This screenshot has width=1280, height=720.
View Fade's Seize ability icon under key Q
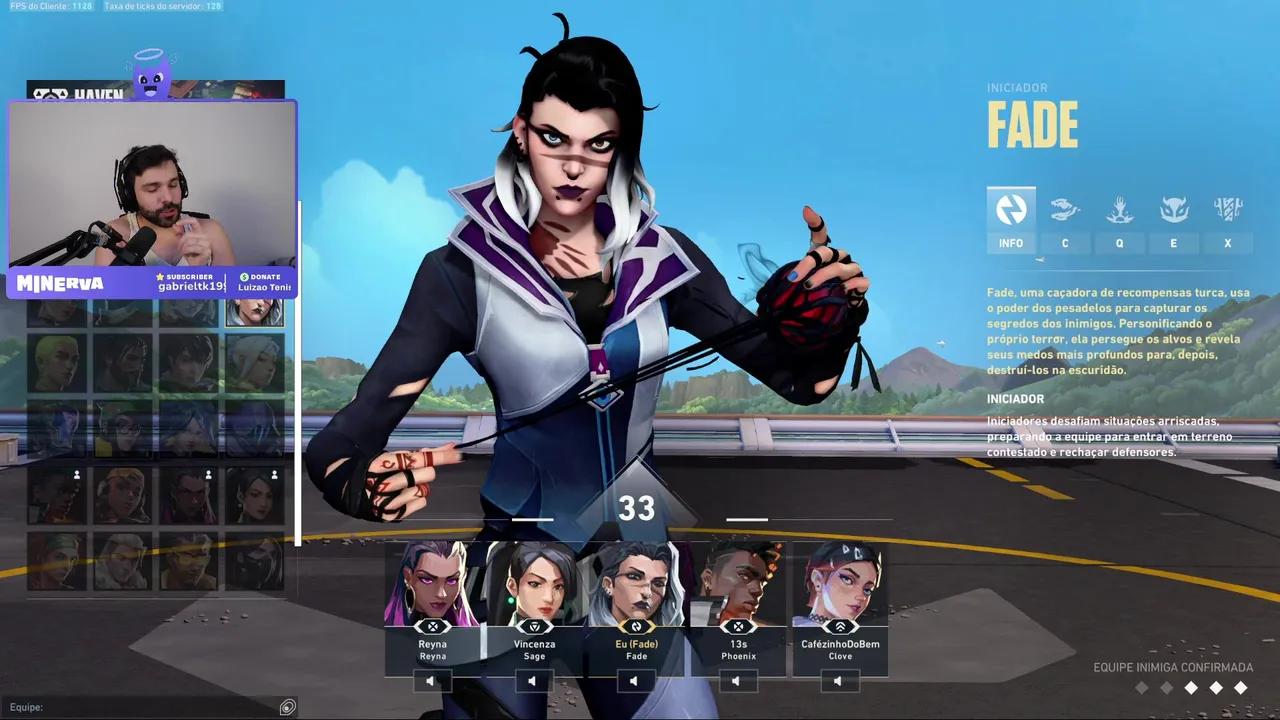click(1119, 210)
